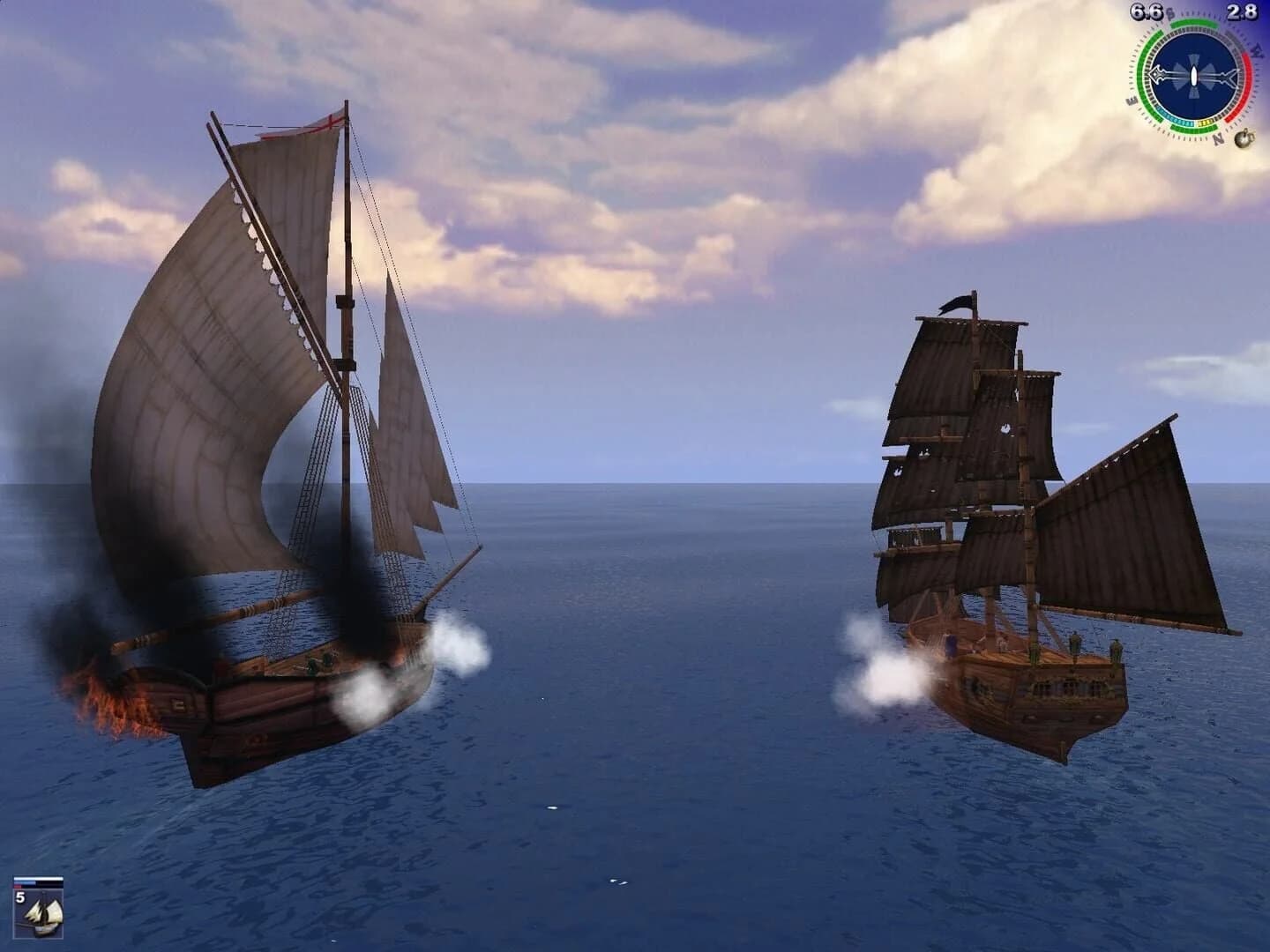
Task: Click the blue sail-status bar above the ship portrait
Action: (x=25, y=883)
